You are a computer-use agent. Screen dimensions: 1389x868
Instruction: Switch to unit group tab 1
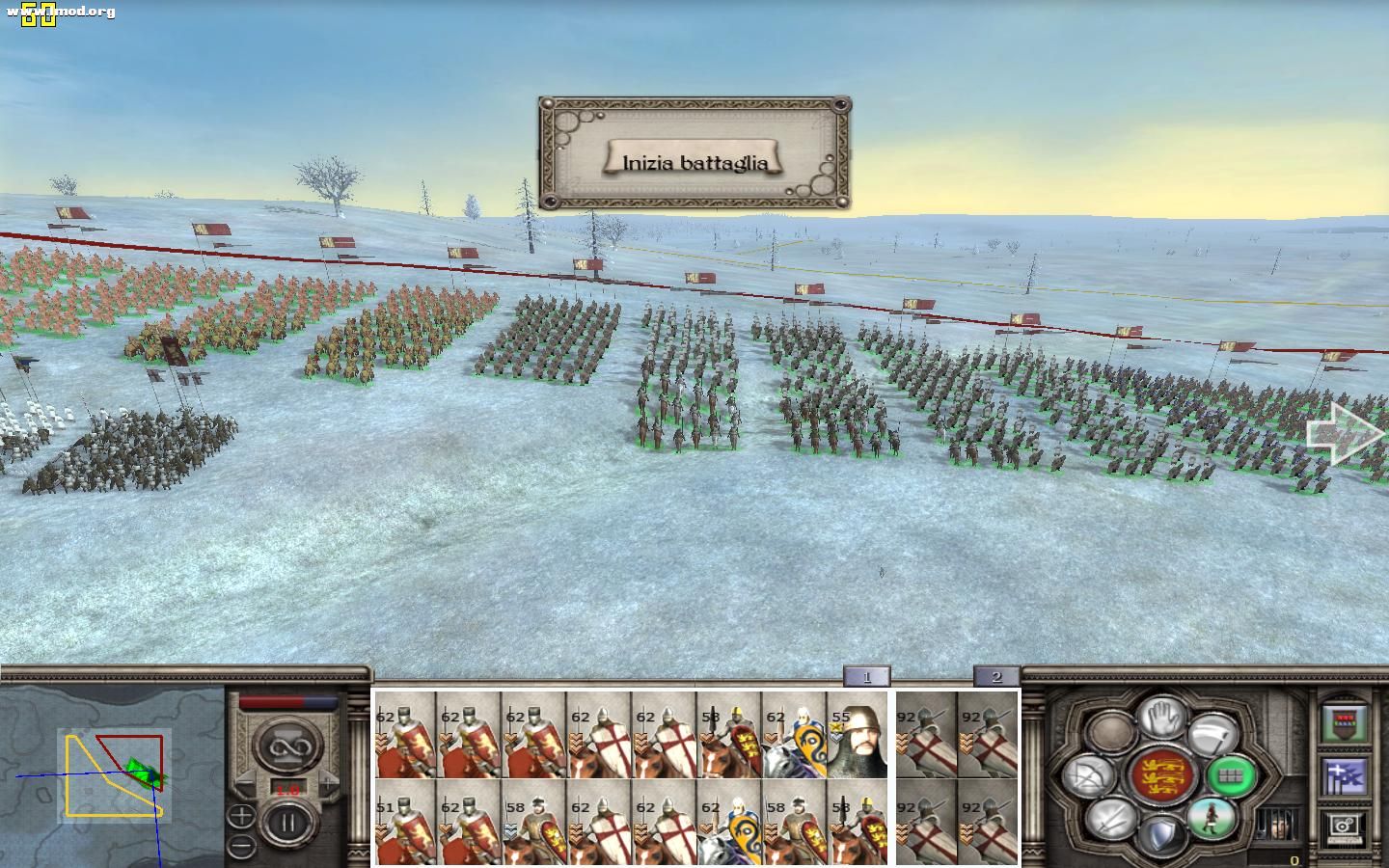[x=866, y=676]
